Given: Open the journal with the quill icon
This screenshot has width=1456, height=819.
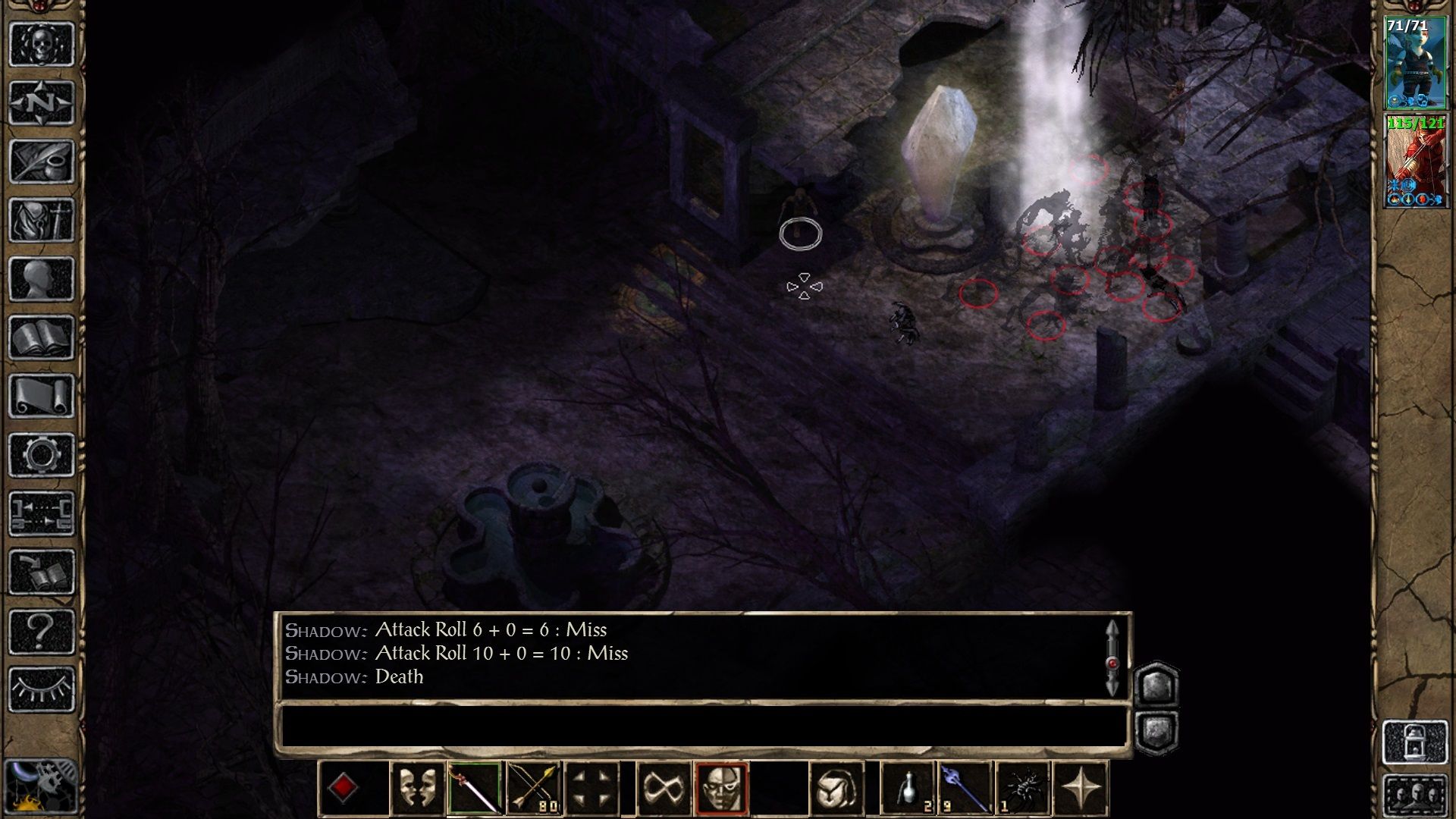Looking at the screenshot, I should [41, 161].
